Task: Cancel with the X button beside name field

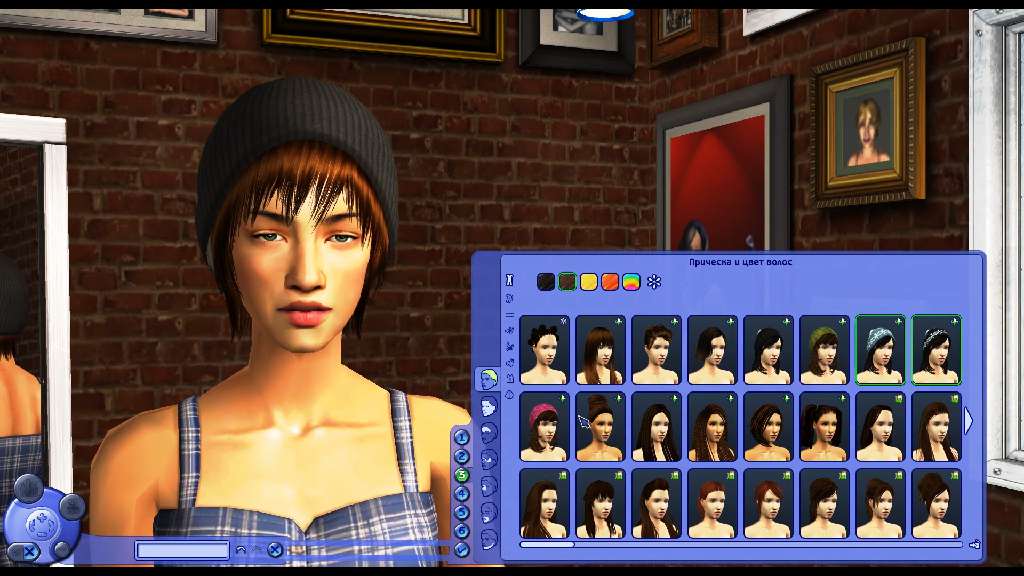Action: pyautogui.click(x=274, y=549)
